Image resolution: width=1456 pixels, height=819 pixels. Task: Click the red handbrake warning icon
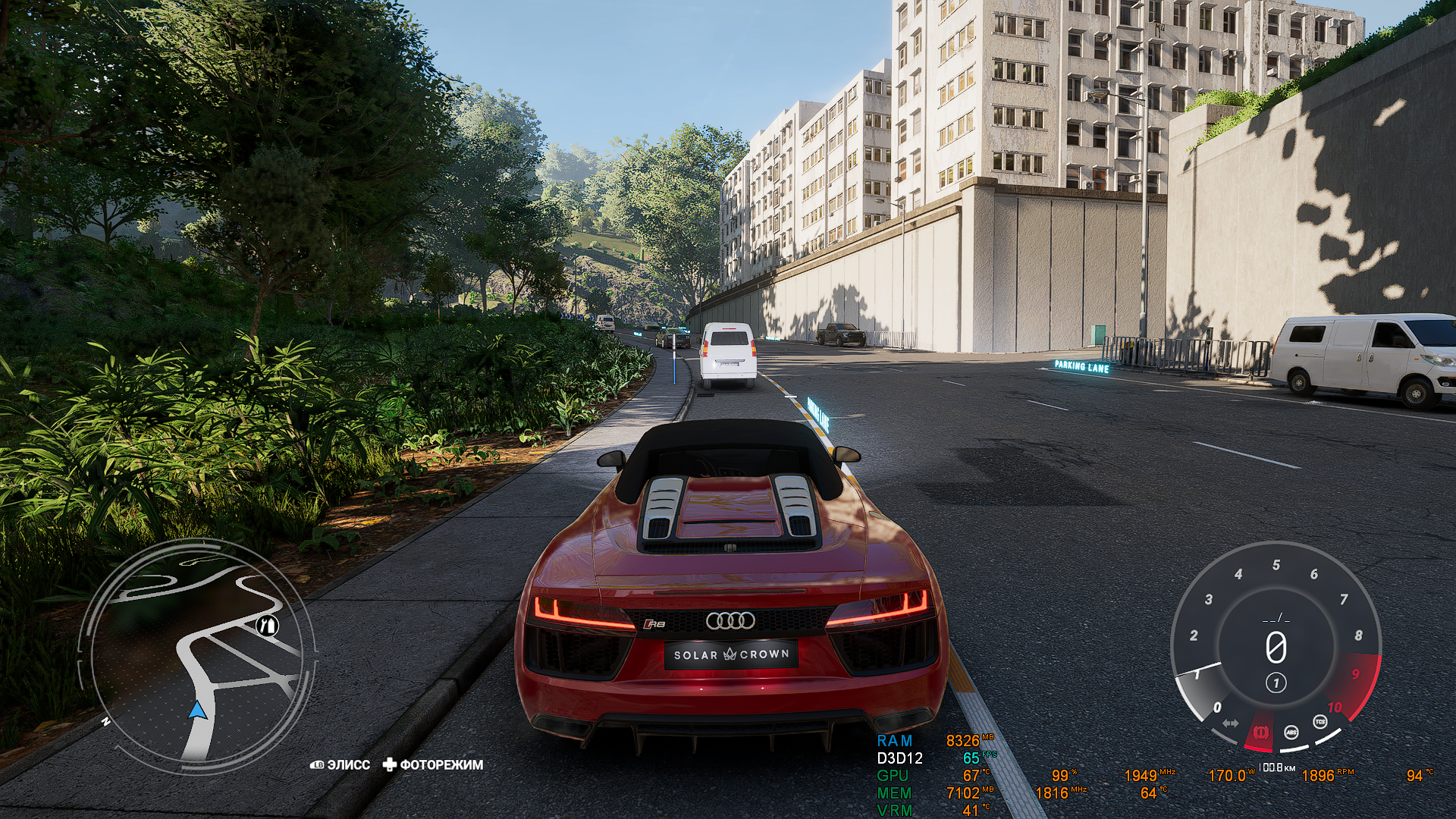point(1261,733)
